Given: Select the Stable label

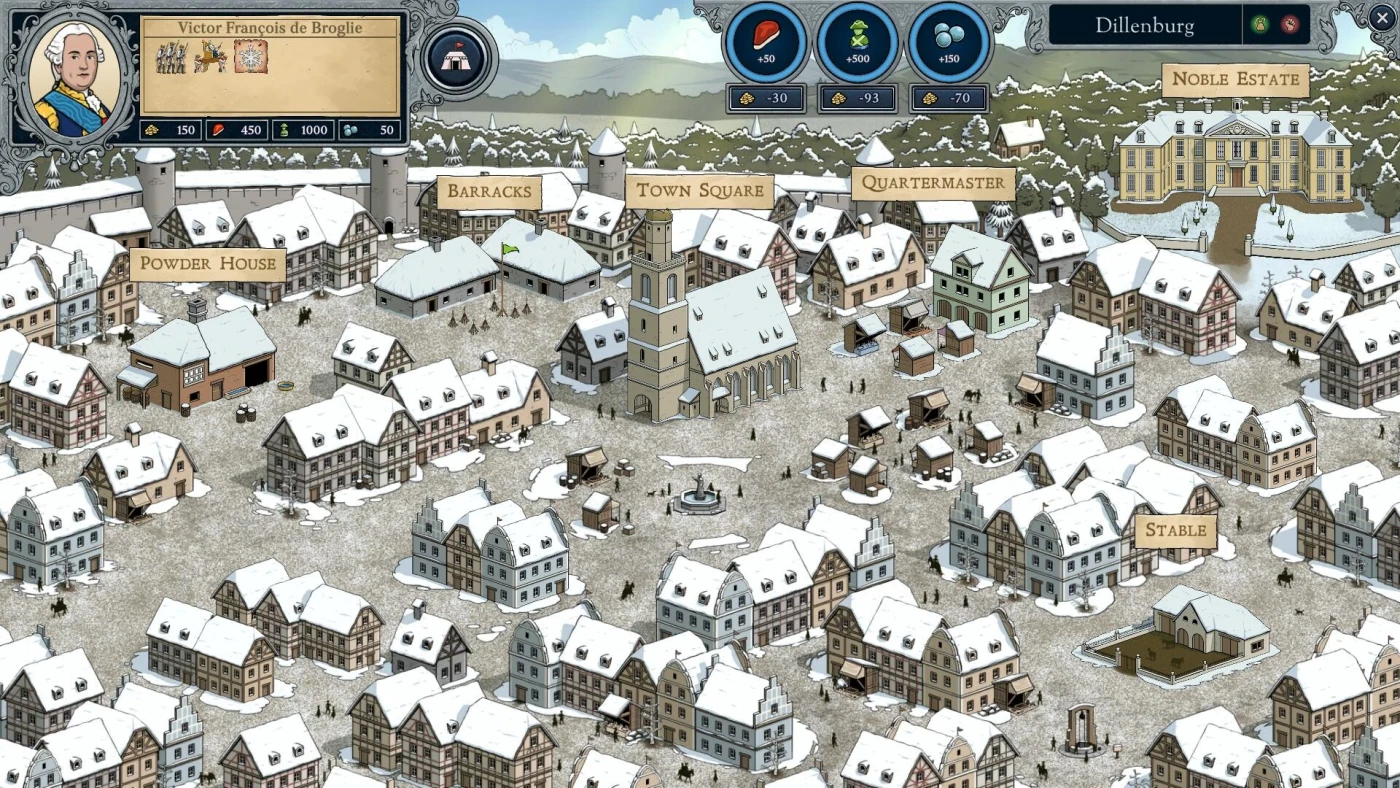Looking at the screenshot, I should coord(1175,530).
